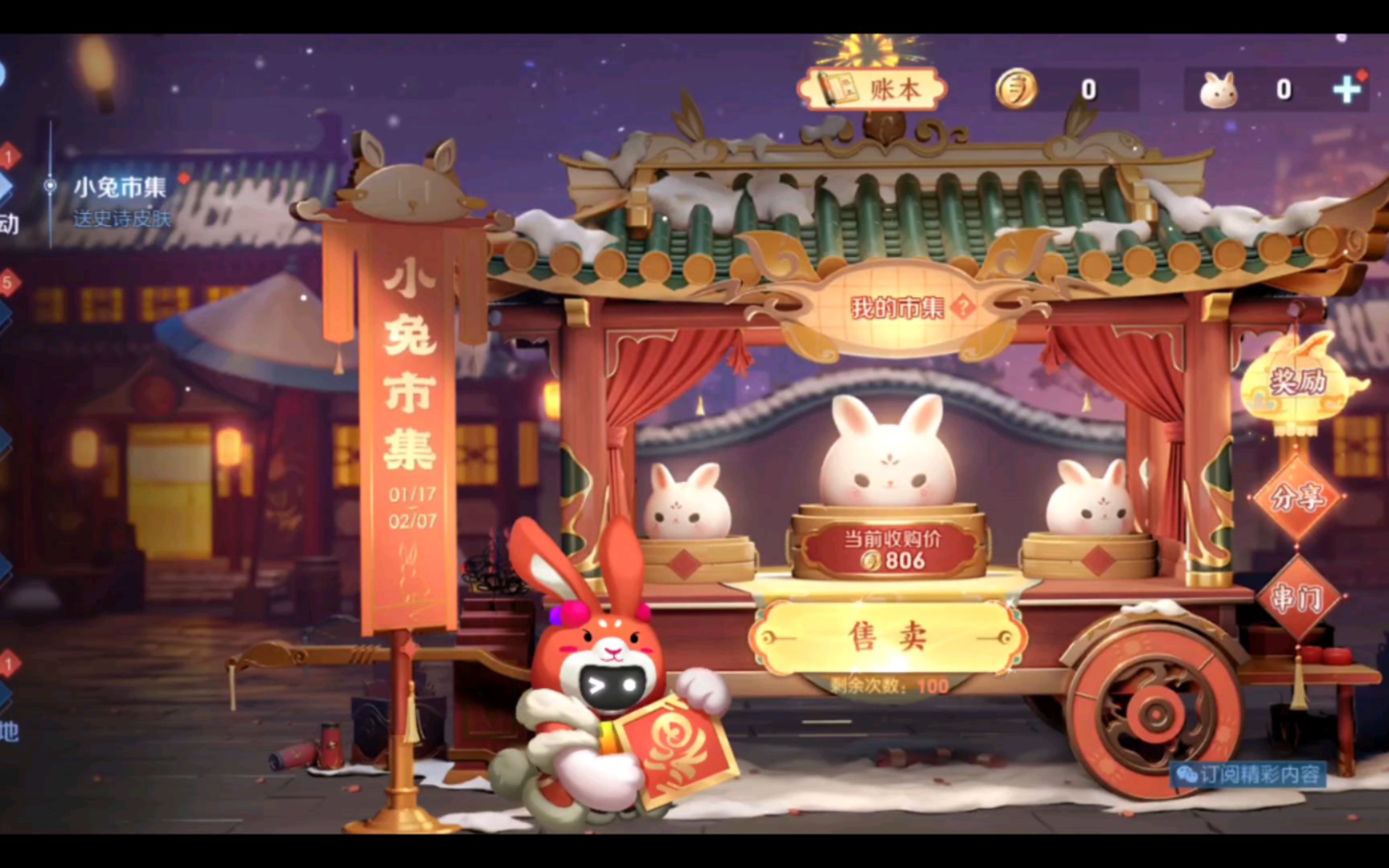Sell rabbits with the 售卖 button

click(x=887, y=637)
